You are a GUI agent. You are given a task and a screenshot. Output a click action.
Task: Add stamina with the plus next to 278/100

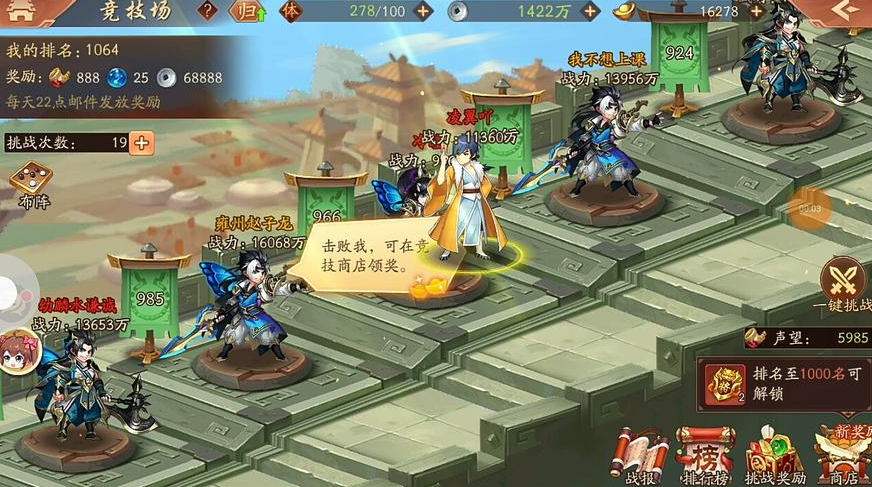(x=423, y=12)
